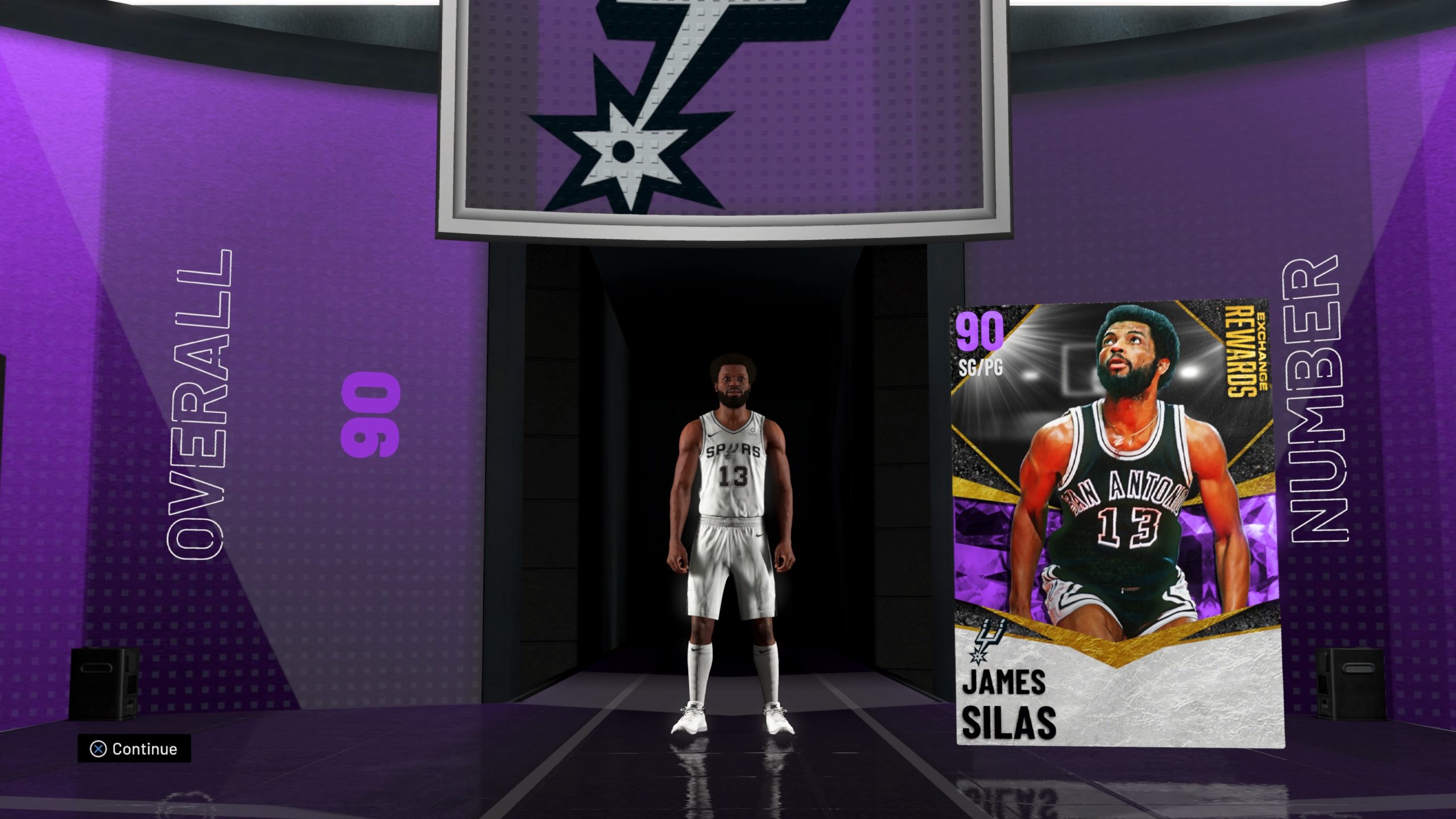Viewport: 1456px width, 819px height.
Task: Select the James Silas player card
Action: pos(1118,523)
